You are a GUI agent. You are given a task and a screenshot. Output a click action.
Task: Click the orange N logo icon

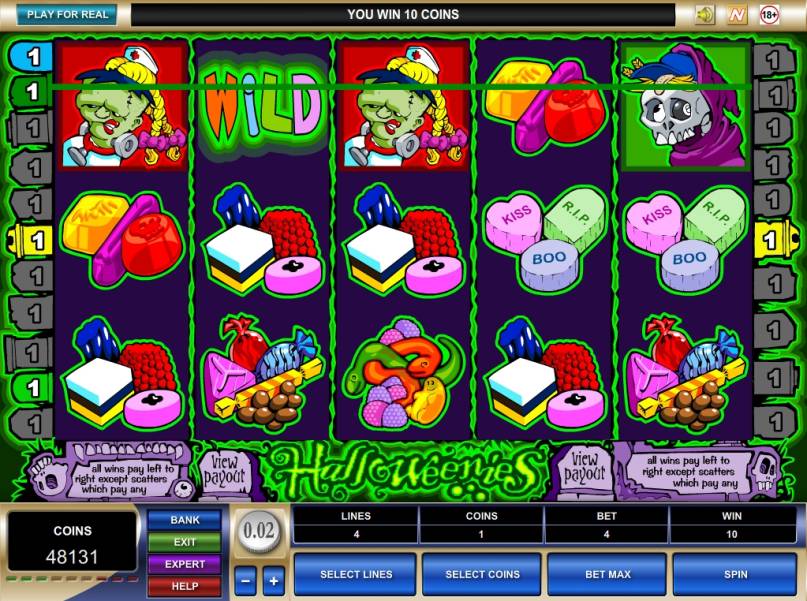[x=737, y=15]
